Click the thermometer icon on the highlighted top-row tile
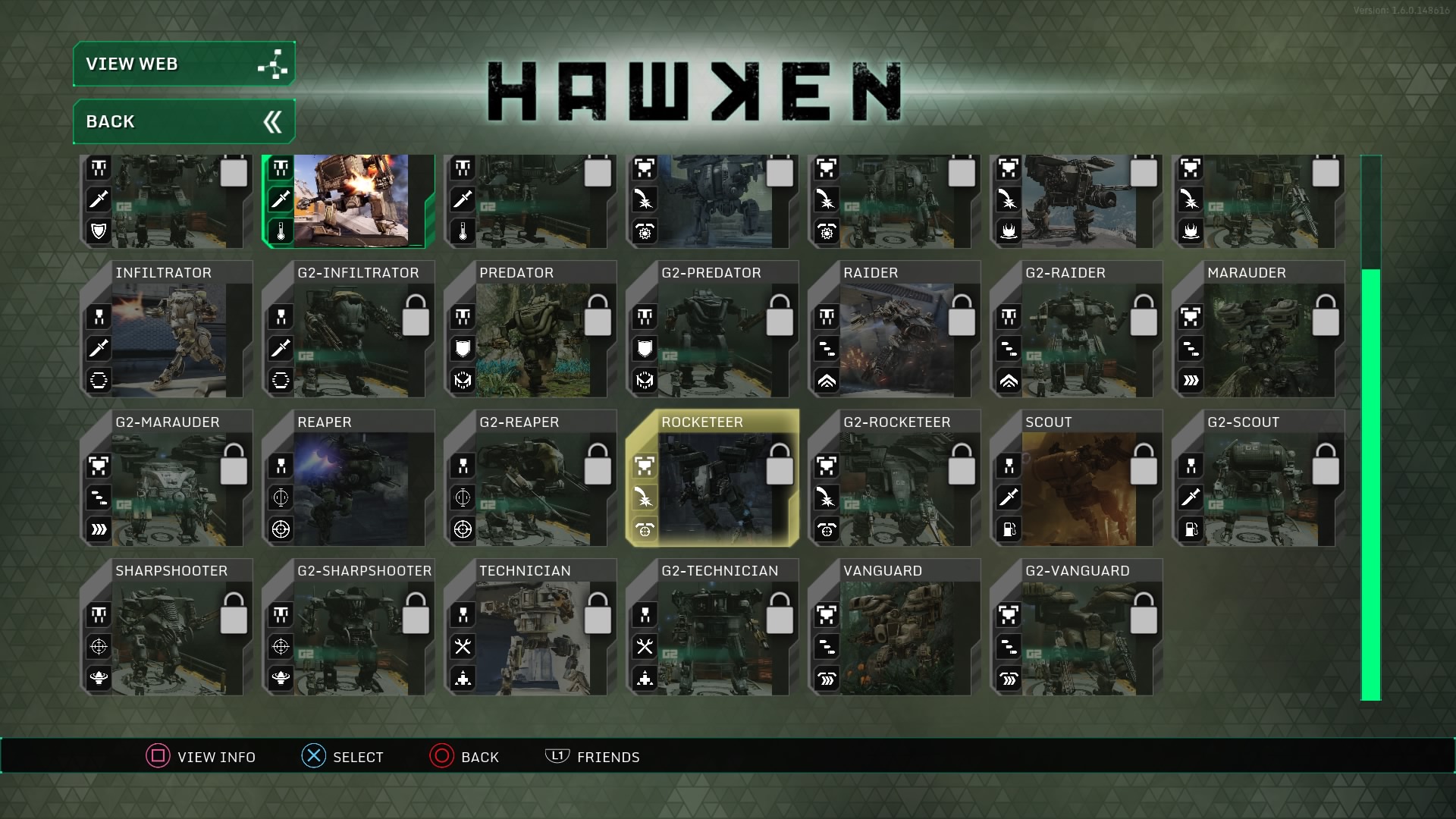Screen dimensions: 1456x819 point(281,231)
